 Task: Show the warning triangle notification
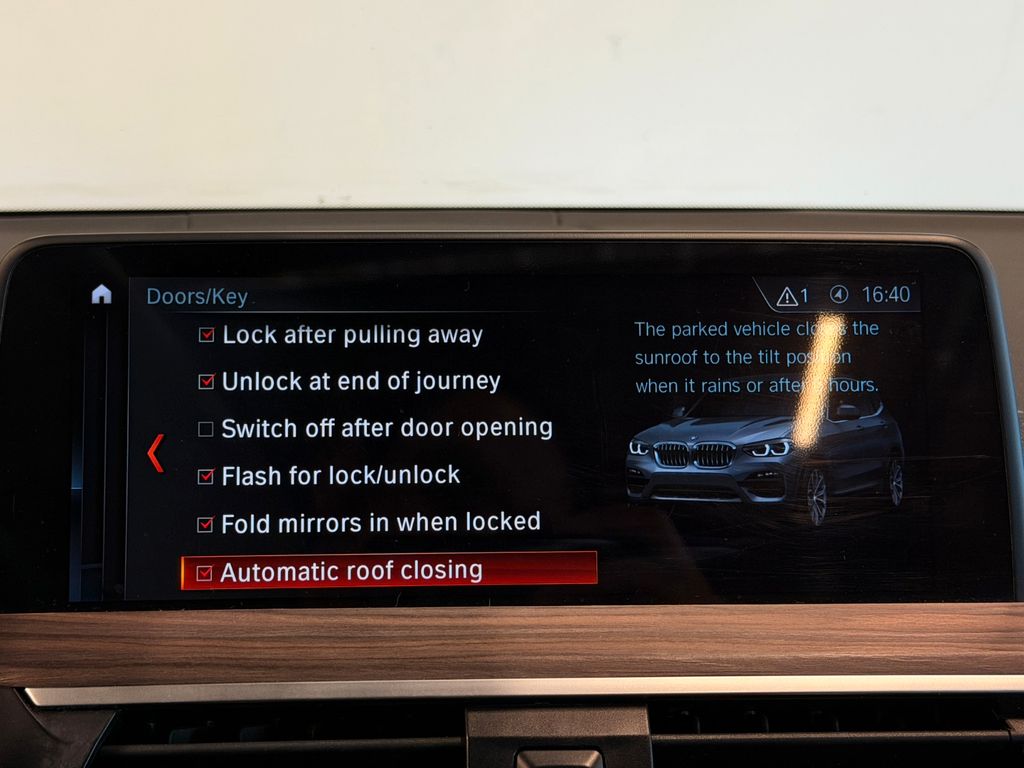[788, 296]
